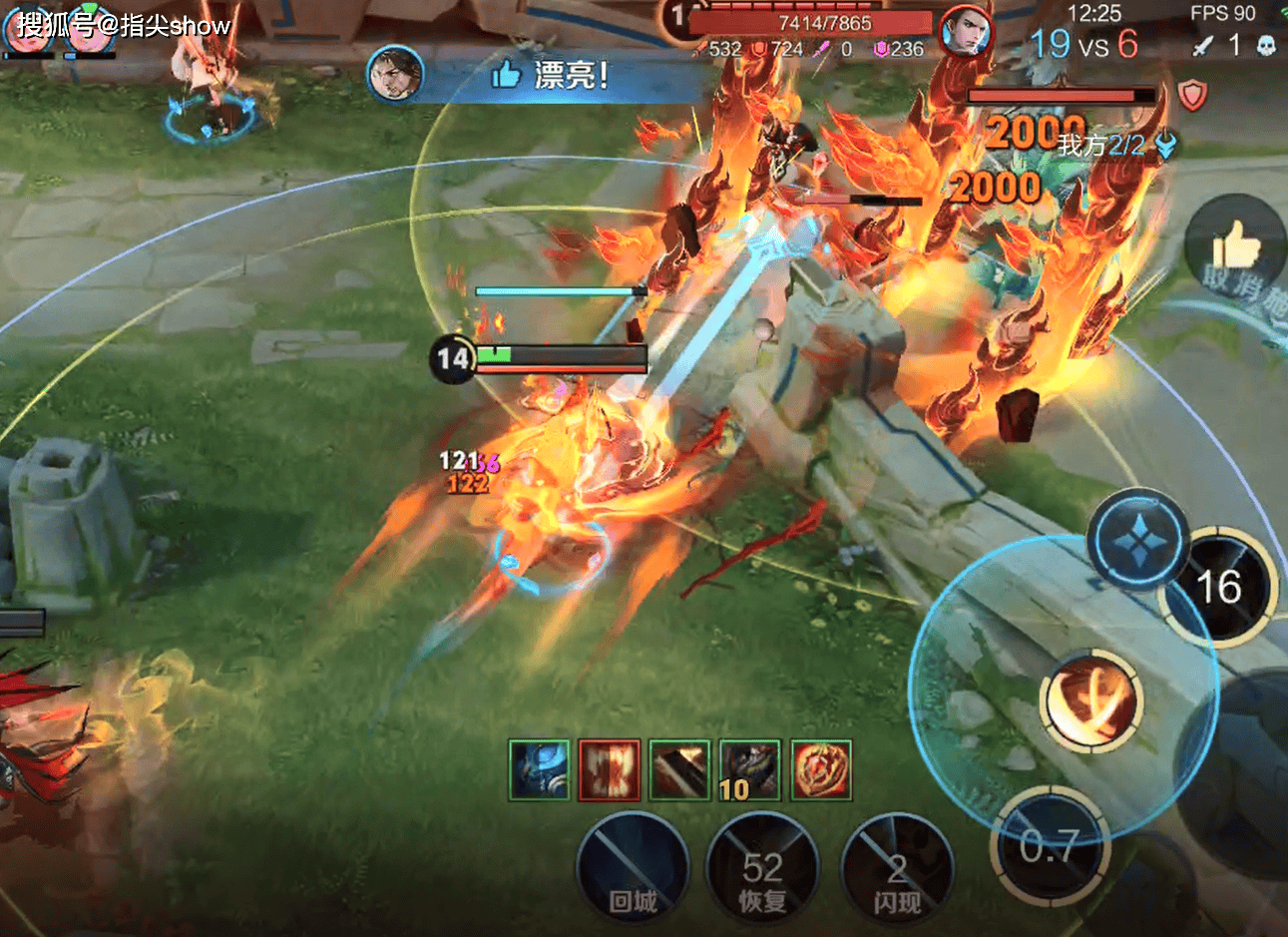Select the red swirling orb item
Viewport: 1288px width, 937px height.
(821, 769)
